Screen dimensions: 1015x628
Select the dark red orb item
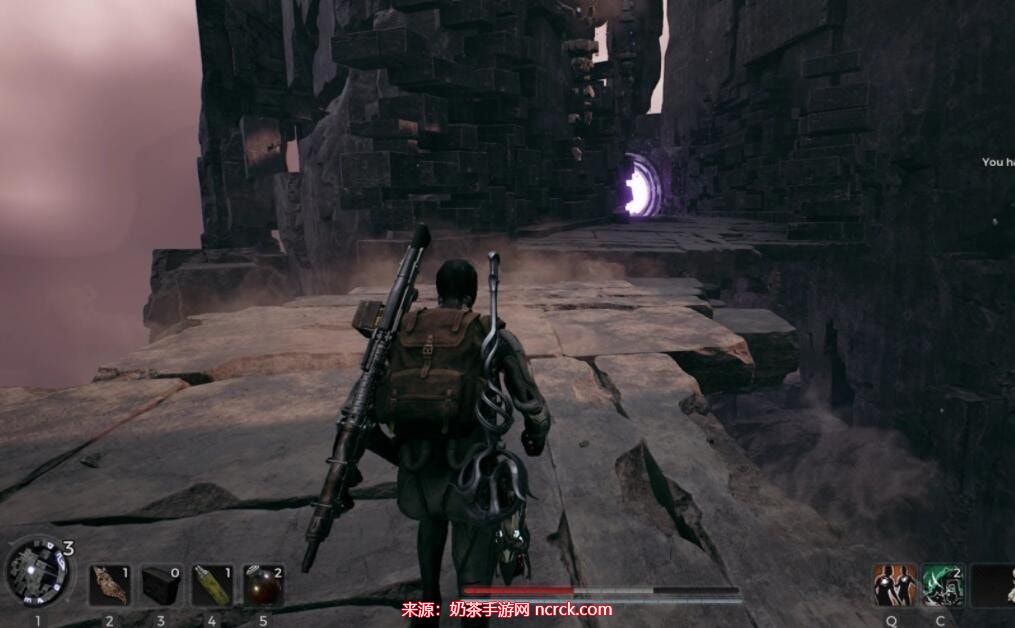[x=263, y=585]
